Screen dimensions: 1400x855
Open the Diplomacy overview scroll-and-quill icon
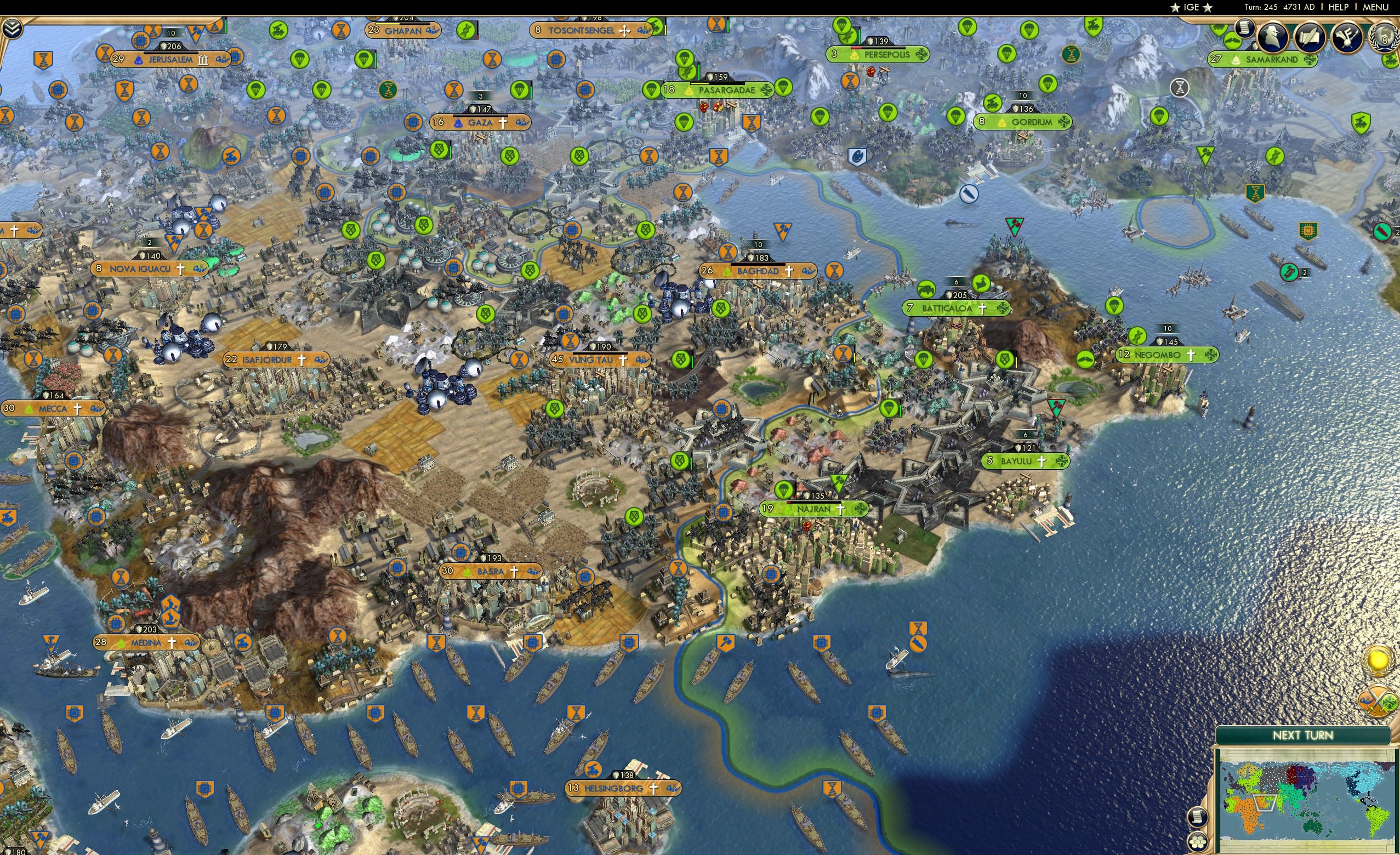pyautogui.click(x=1309, y=38)
